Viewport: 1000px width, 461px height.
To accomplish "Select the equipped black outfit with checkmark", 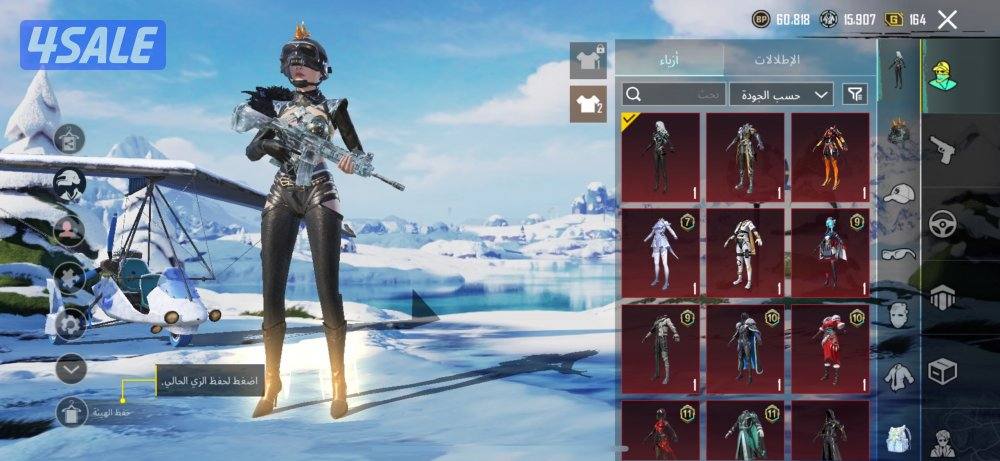I will coord(660,157).
